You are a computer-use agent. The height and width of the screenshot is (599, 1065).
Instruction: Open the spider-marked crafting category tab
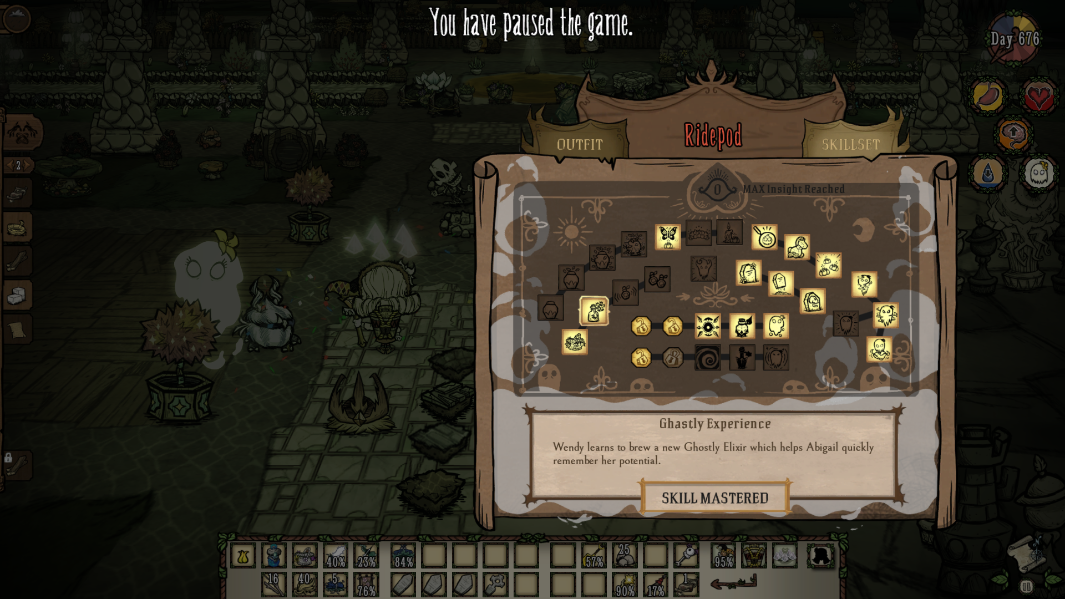(x=21, y=131)
